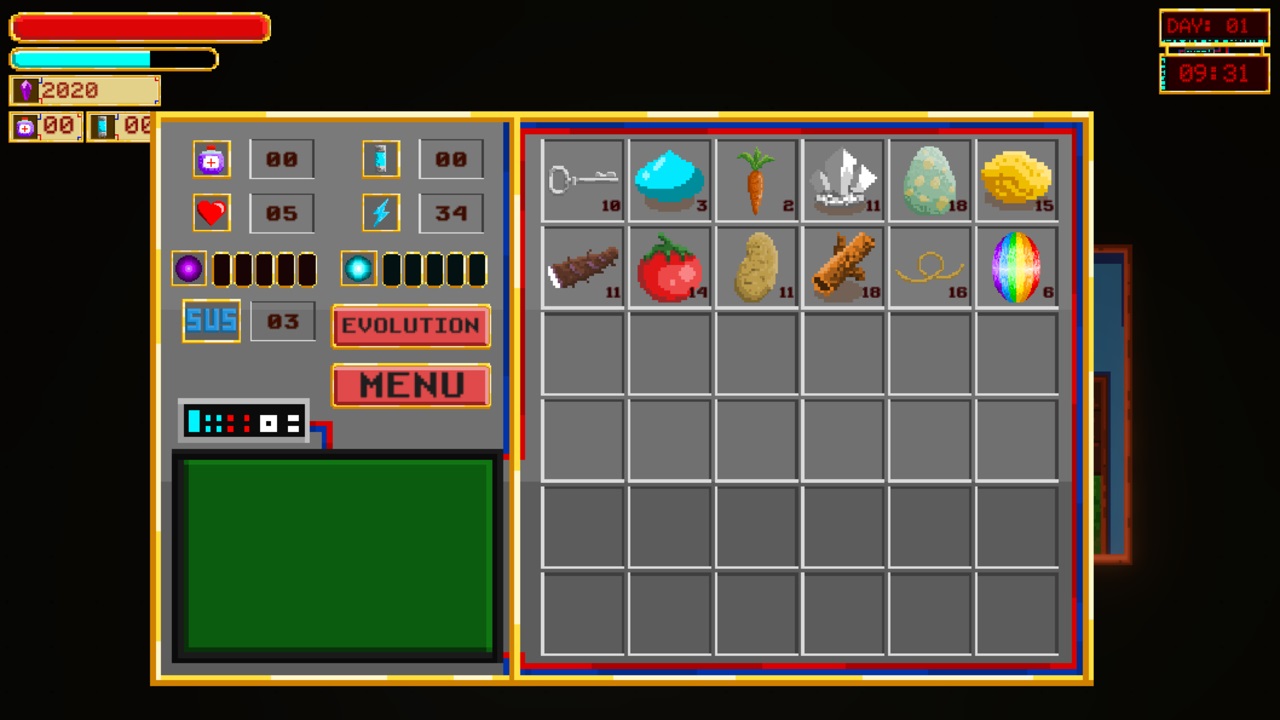Click the green display screen panel
This screenshot has height=720, width=1280.
click(337, 555)
